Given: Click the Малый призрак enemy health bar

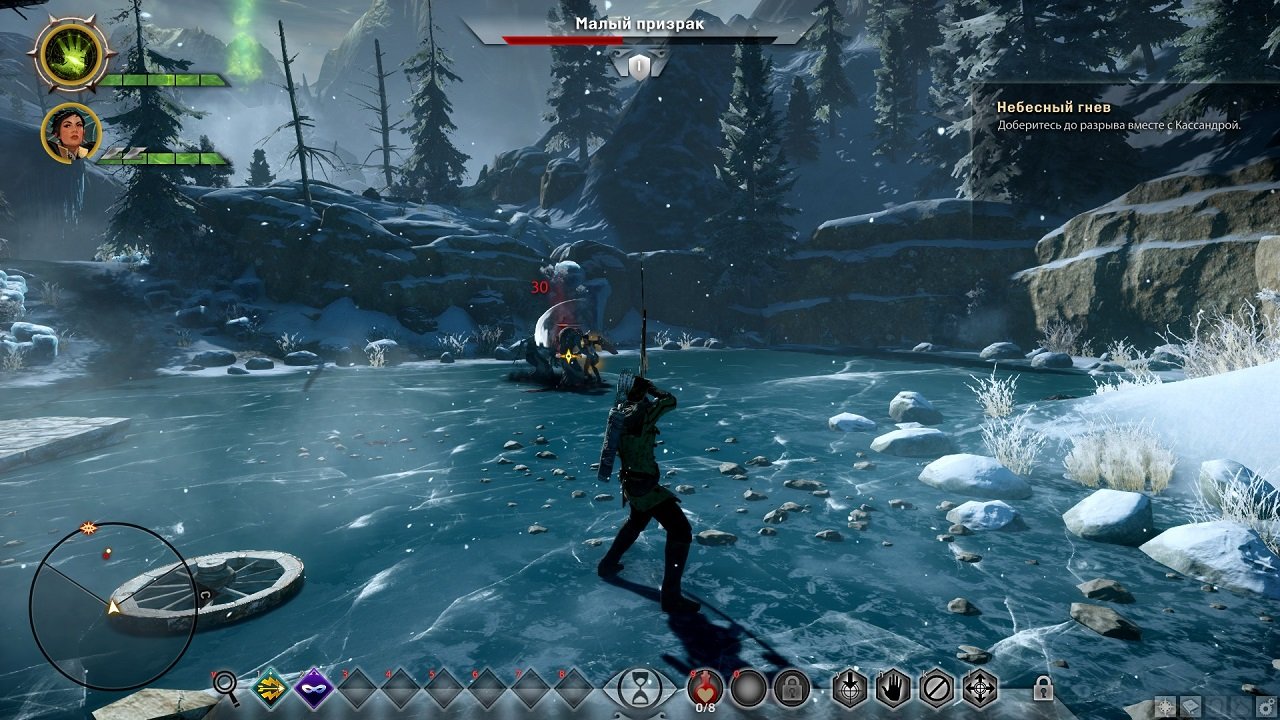Looking at the screenshot, I should click(x=640, y=41).
